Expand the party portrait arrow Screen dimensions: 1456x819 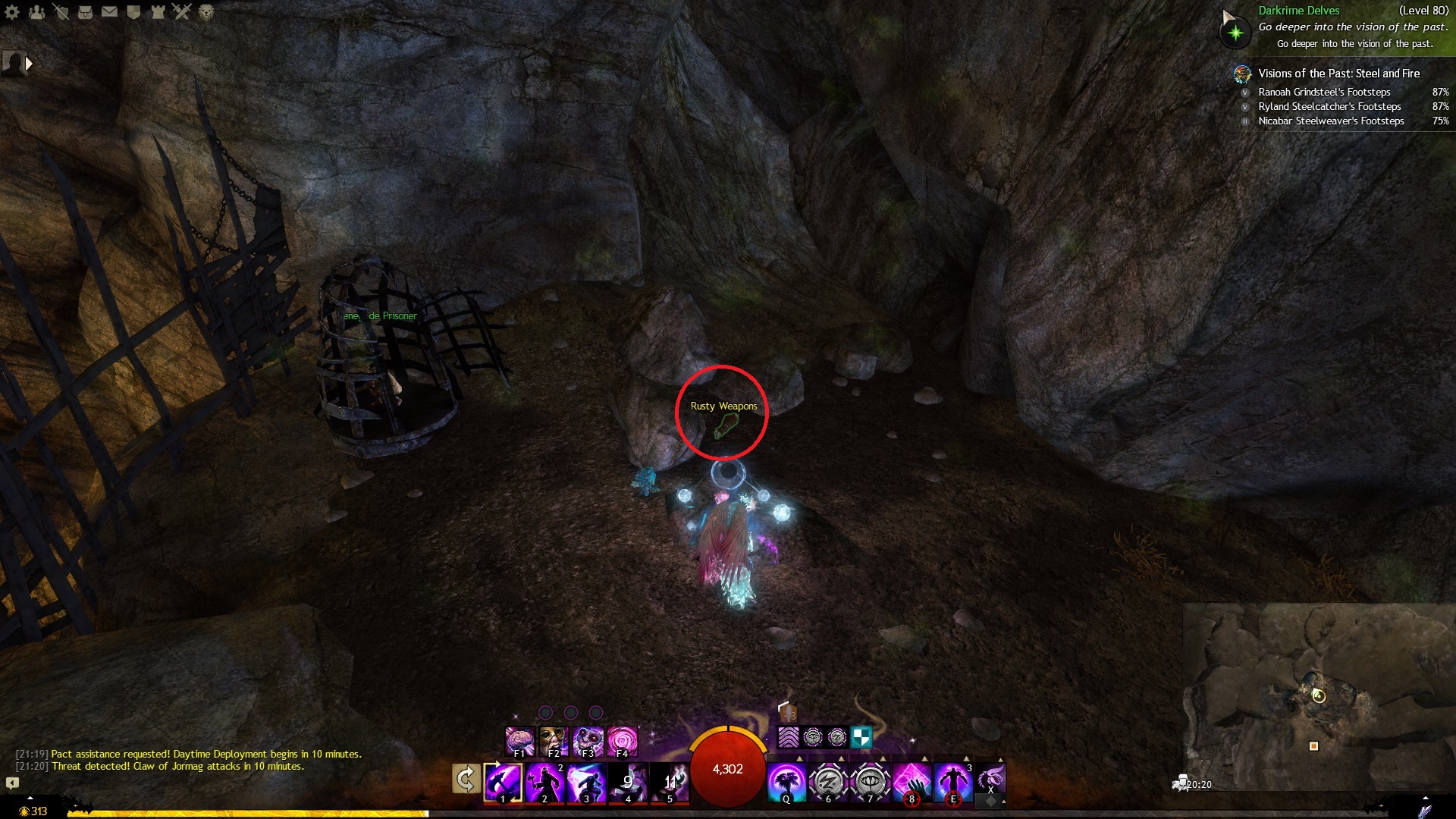coord(29,64)
